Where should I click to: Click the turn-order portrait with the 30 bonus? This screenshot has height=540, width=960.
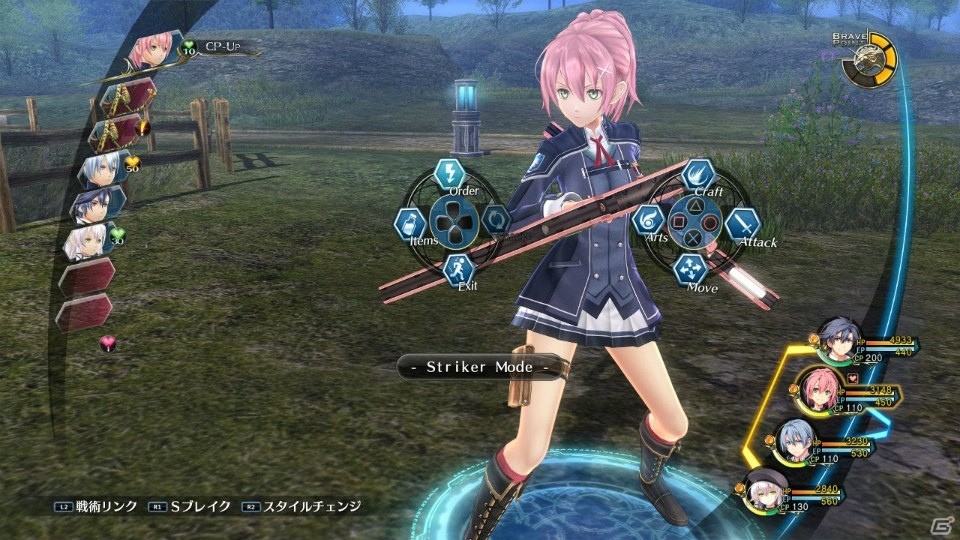coord(88,240)
